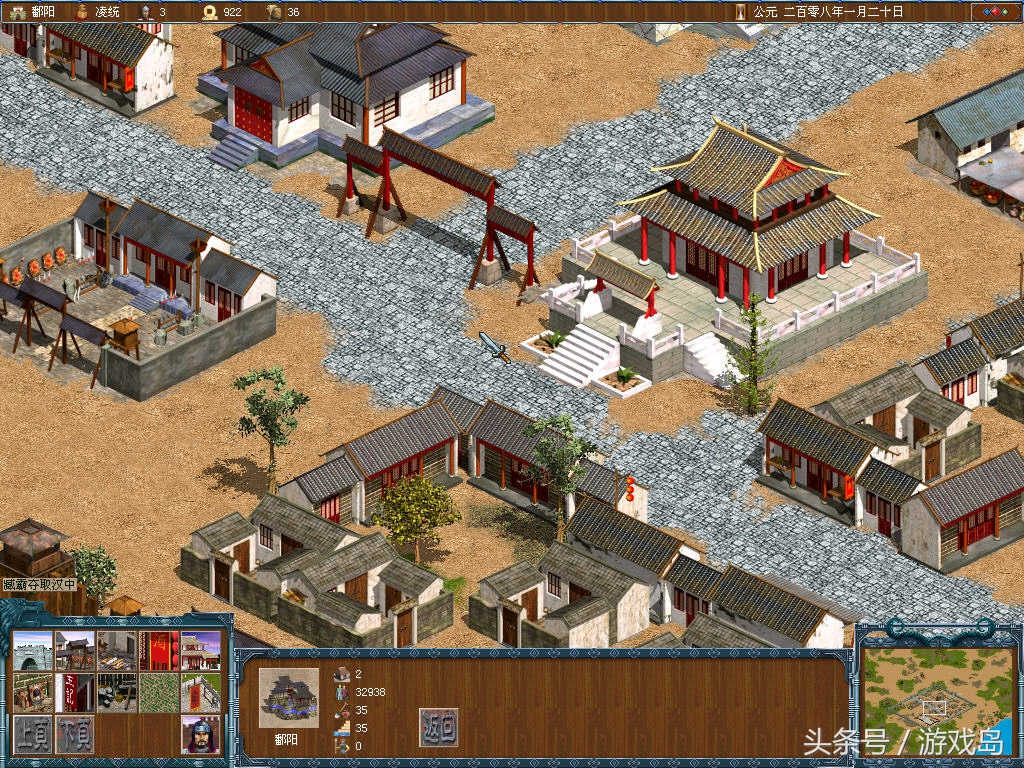This screenshot has height=768, width=1024.
Task: Go to previous page with 上页
Action: 32,735
